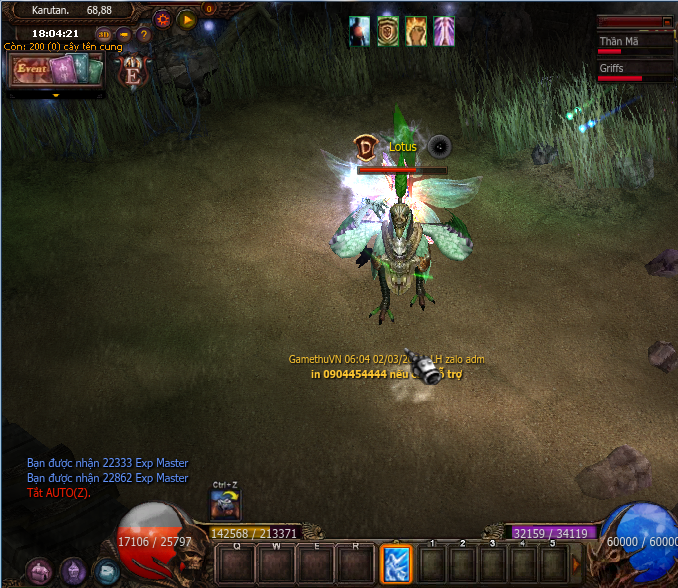Image resolution: width=678 pixels, height=588 pixels.
Task: Toggle the 3D view button
Action: (103, 35)
